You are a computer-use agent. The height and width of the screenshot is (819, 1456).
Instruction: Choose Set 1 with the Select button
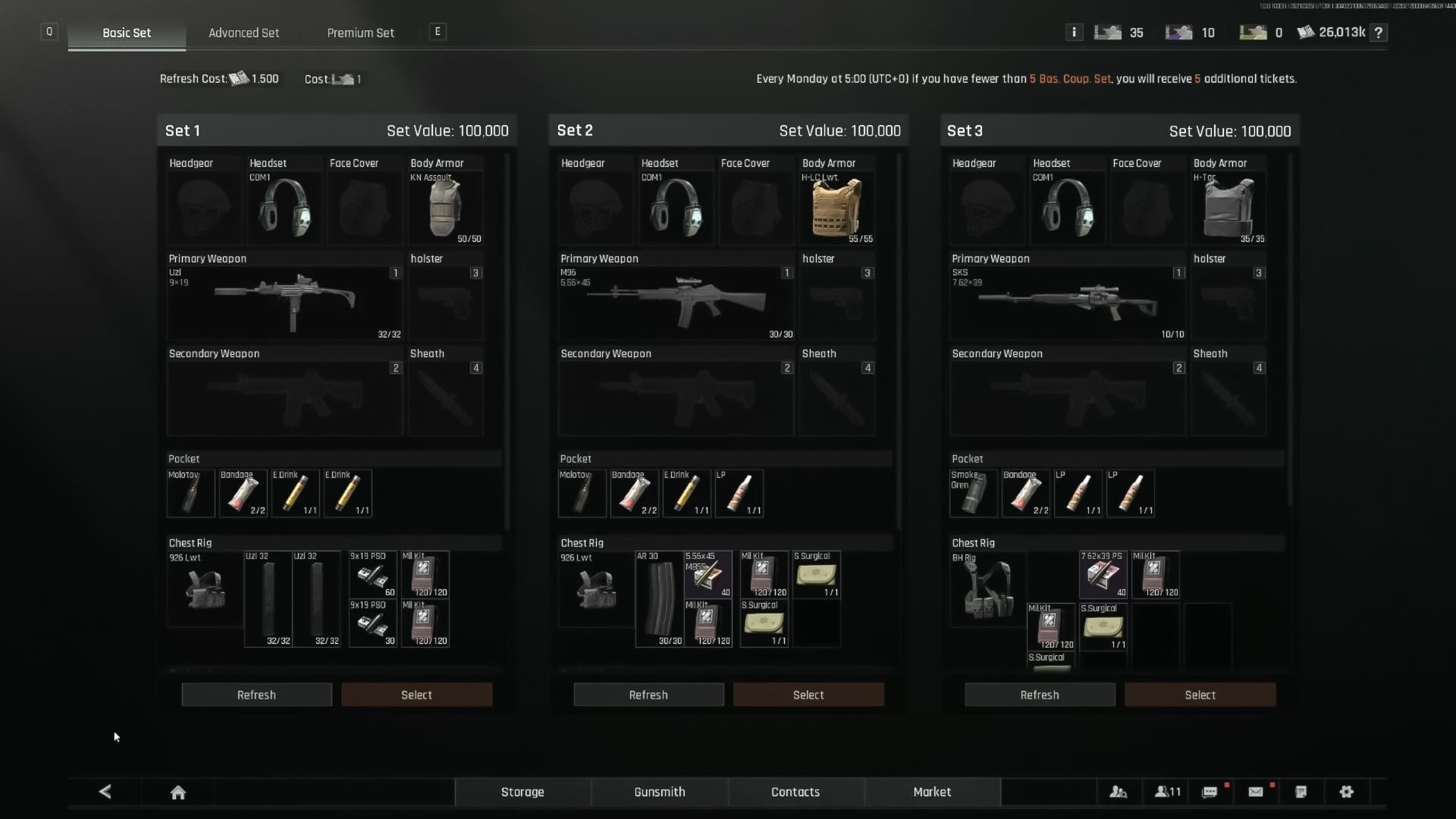pyautogui.click(x=416, y=695)
